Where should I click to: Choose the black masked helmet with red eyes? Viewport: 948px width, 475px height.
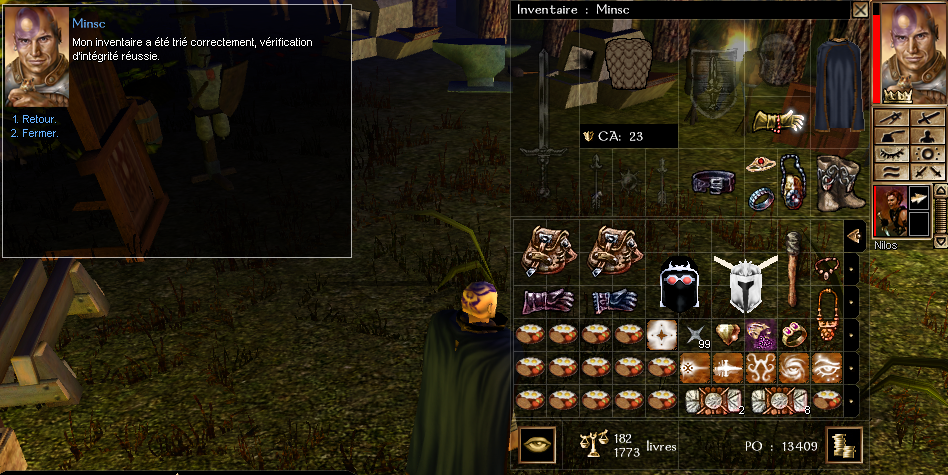pyautogui.click(x=678, y=284)
